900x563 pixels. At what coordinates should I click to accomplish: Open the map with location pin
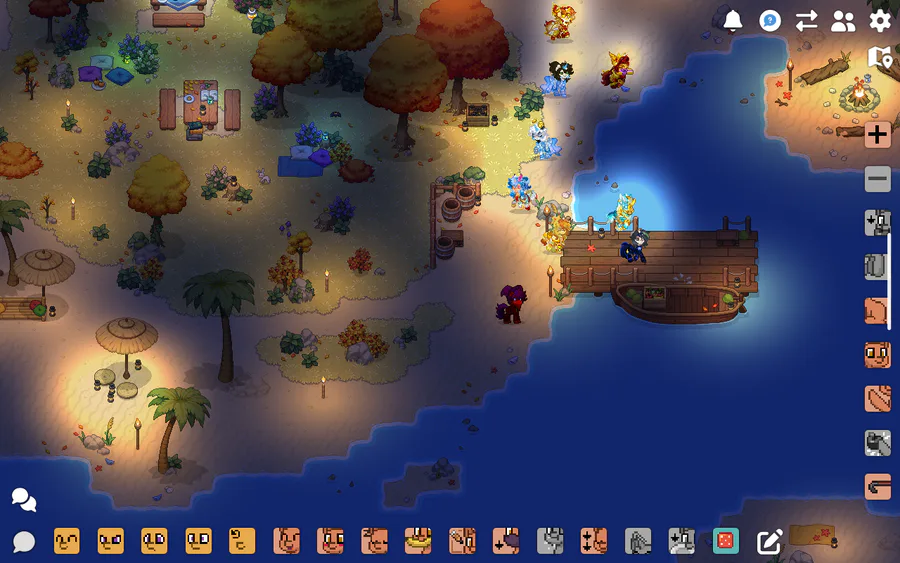(880, 58)
